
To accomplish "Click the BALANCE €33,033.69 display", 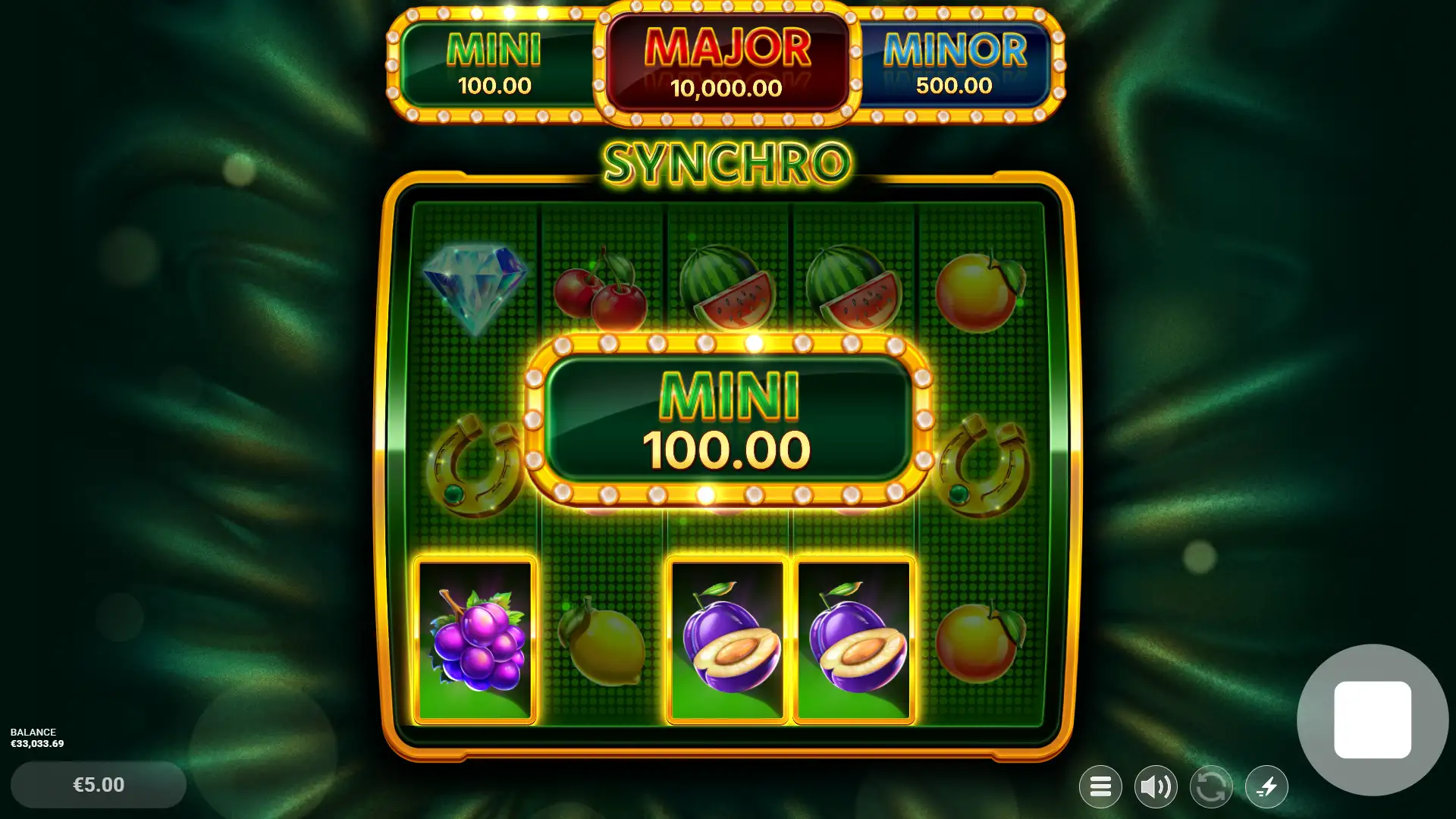I will pyautogui.click(x=36, y=738).
